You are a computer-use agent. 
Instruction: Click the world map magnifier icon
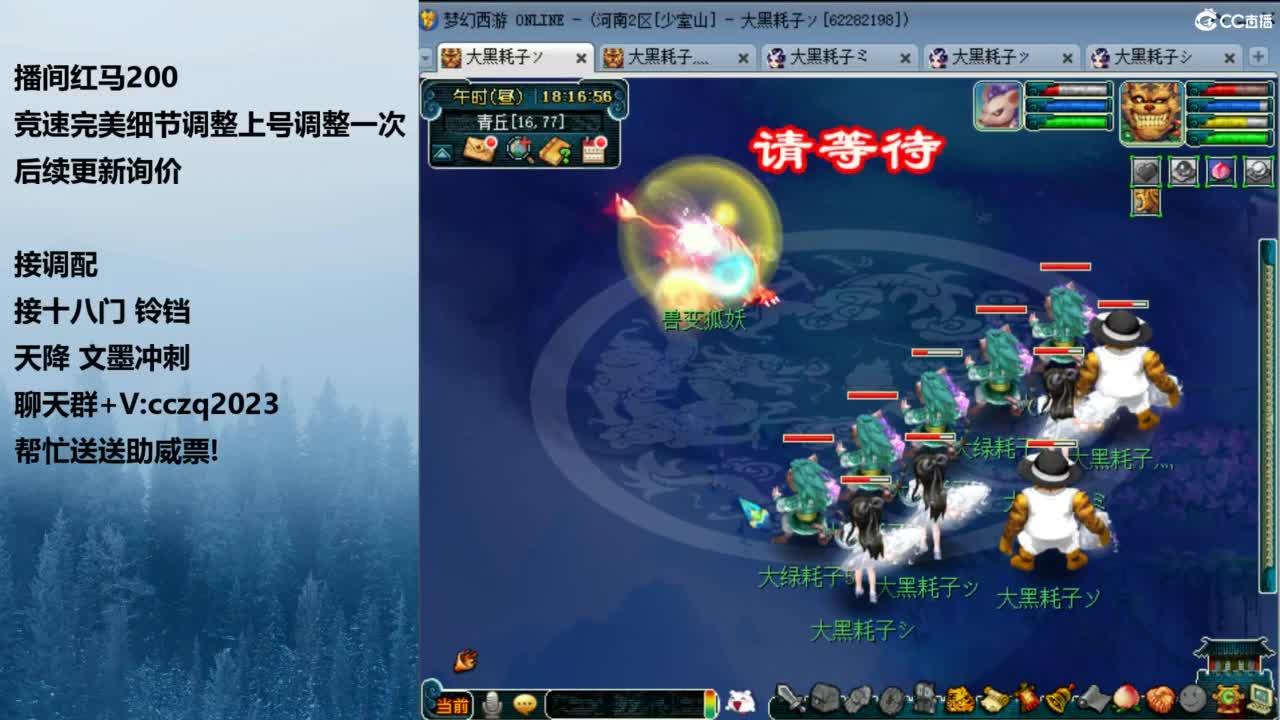point(518,150)
